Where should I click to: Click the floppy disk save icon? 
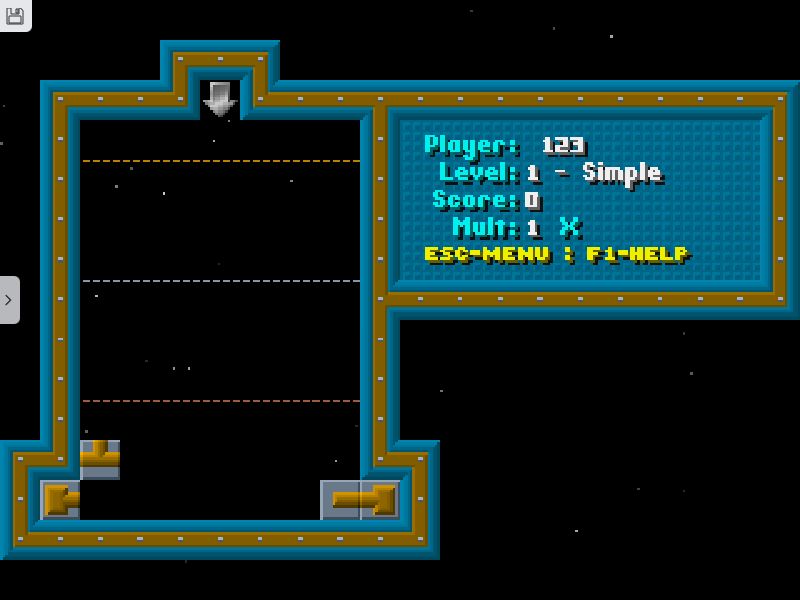pos(14,14)
